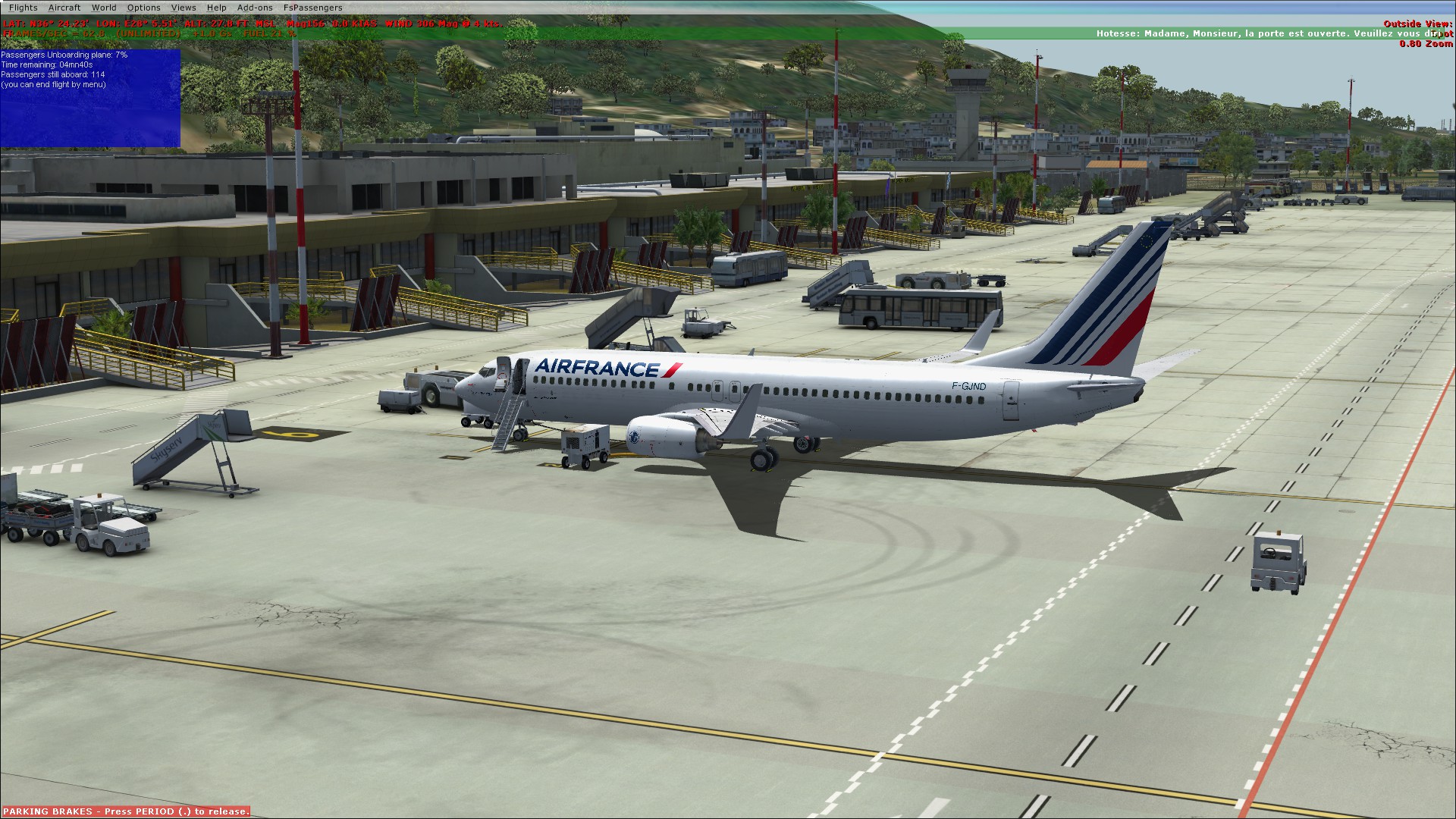Show the Views menu
1456x819 pixels.
pos(184,8)
